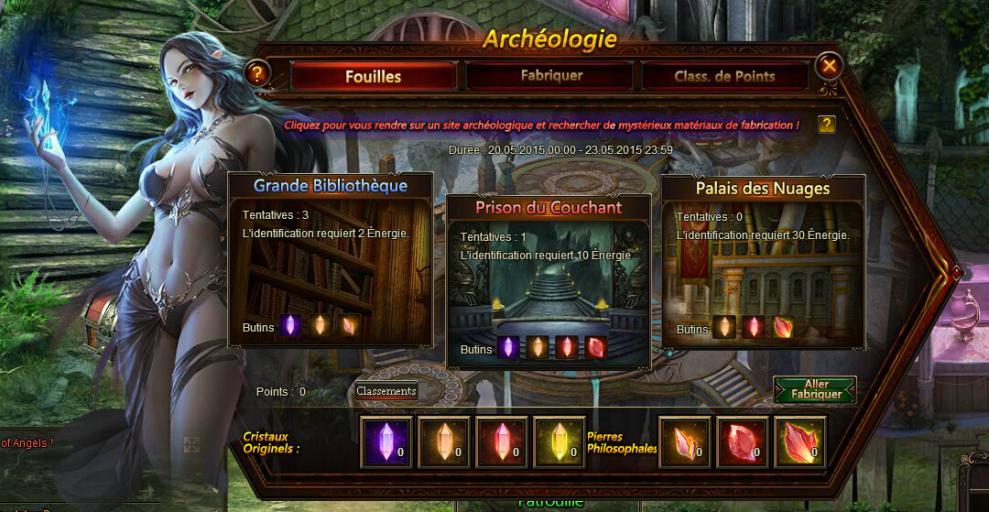The height and width of the screenshot is (512, 989).
Task: Select the Palais des Nuages dig site
Action: 762,263
